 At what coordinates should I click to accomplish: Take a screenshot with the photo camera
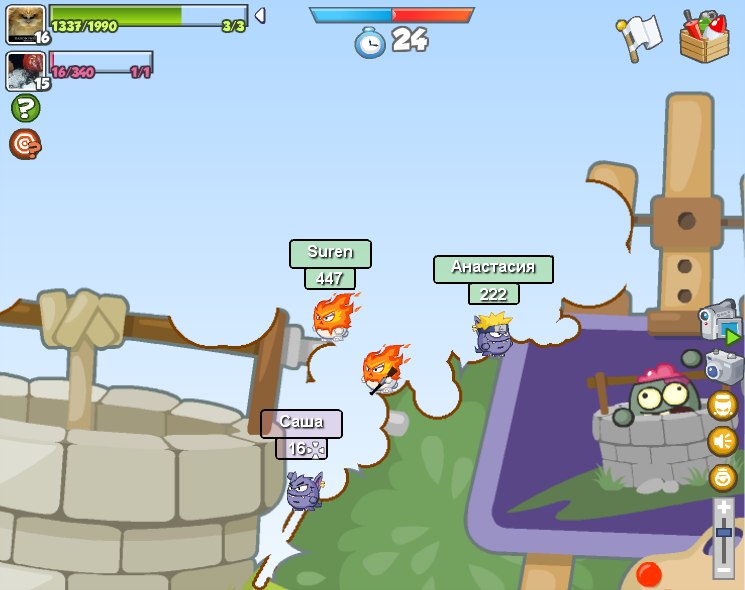[x=724, y=367]
